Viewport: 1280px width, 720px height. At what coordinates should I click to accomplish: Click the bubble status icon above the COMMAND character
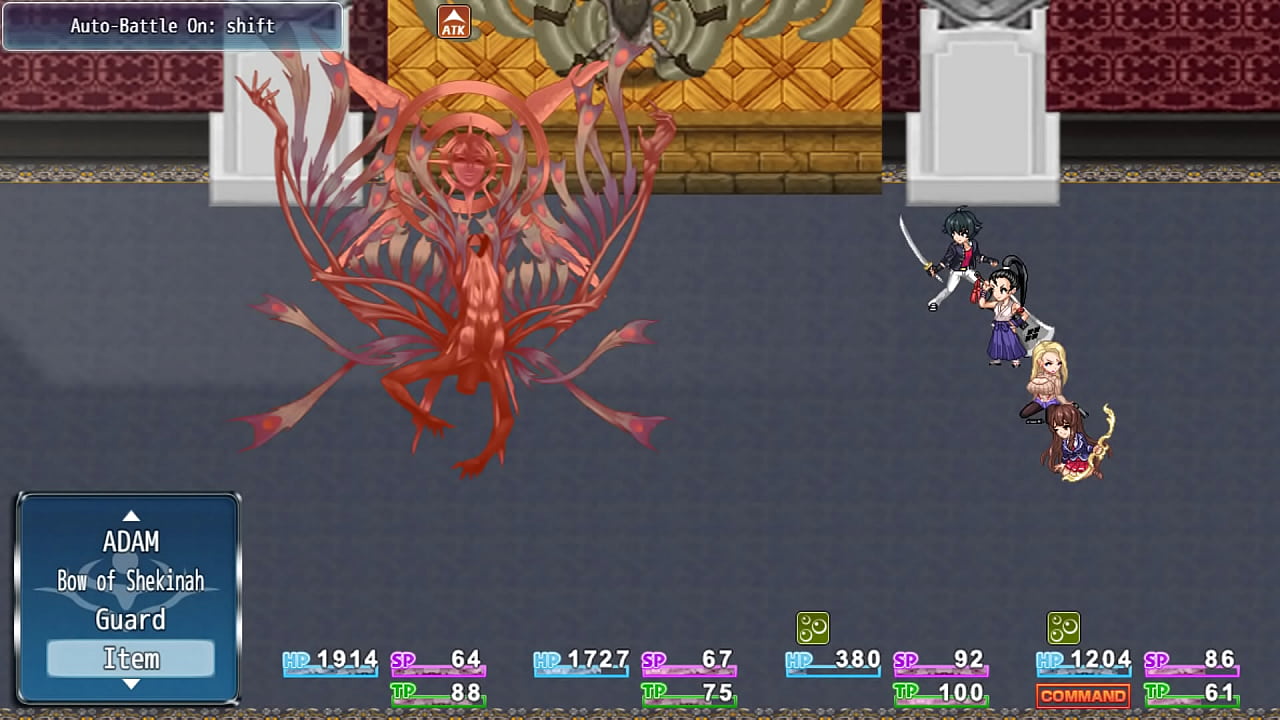(1063, 630)
